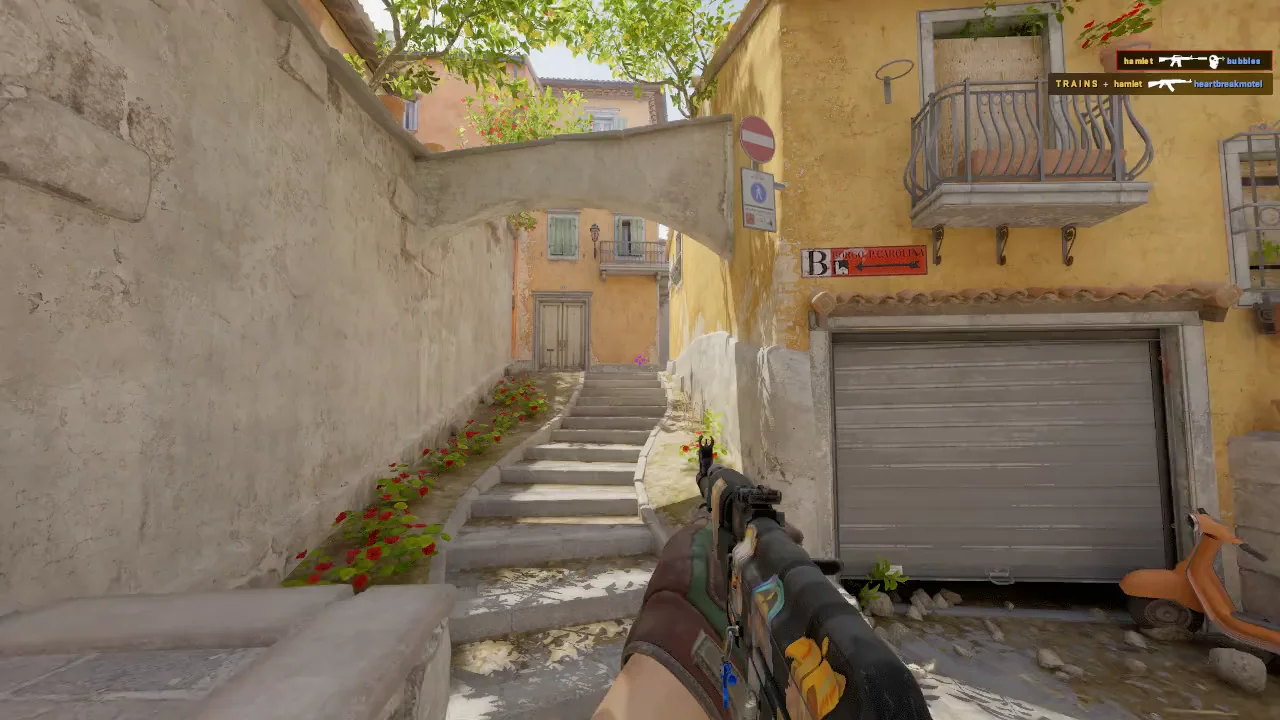Select the headshot skull icon in killfeed

1212,61
